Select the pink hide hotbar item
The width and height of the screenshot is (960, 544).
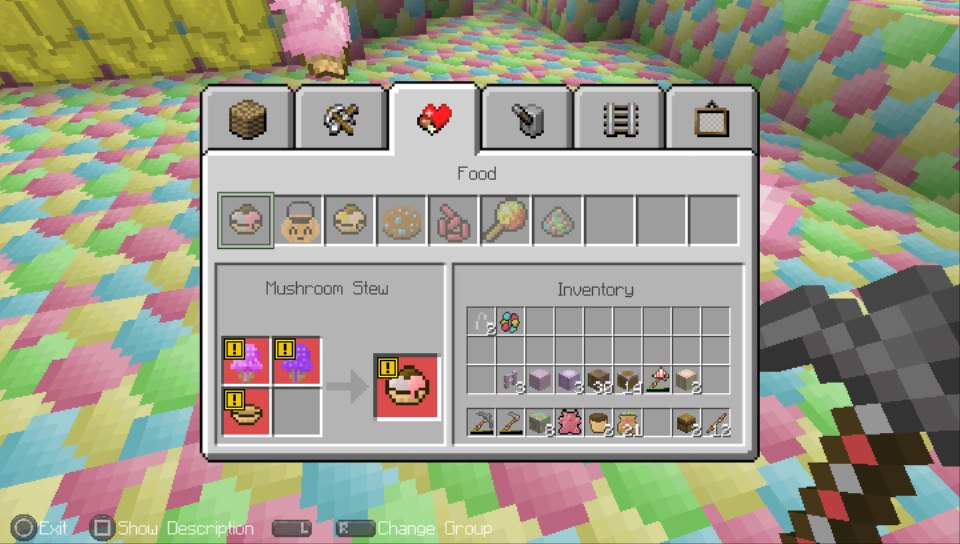click(x=569, y=423)
